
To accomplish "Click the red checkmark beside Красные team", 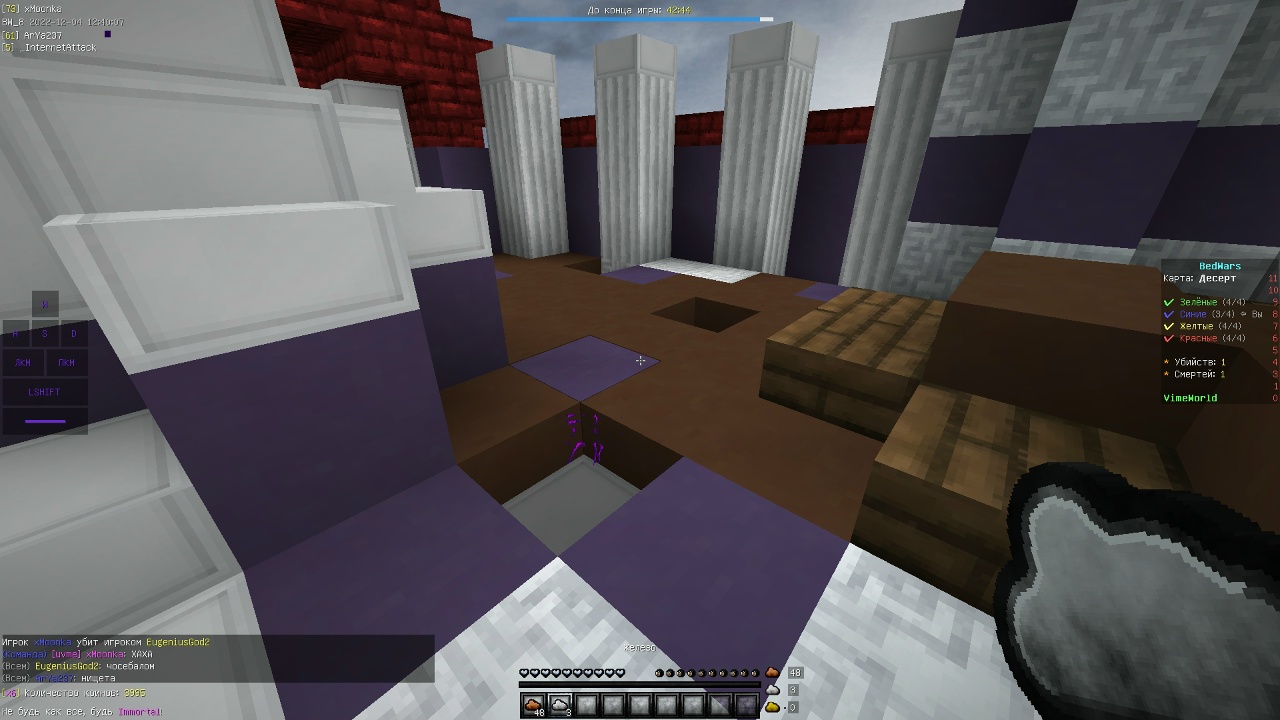I will pos(1169,338).
